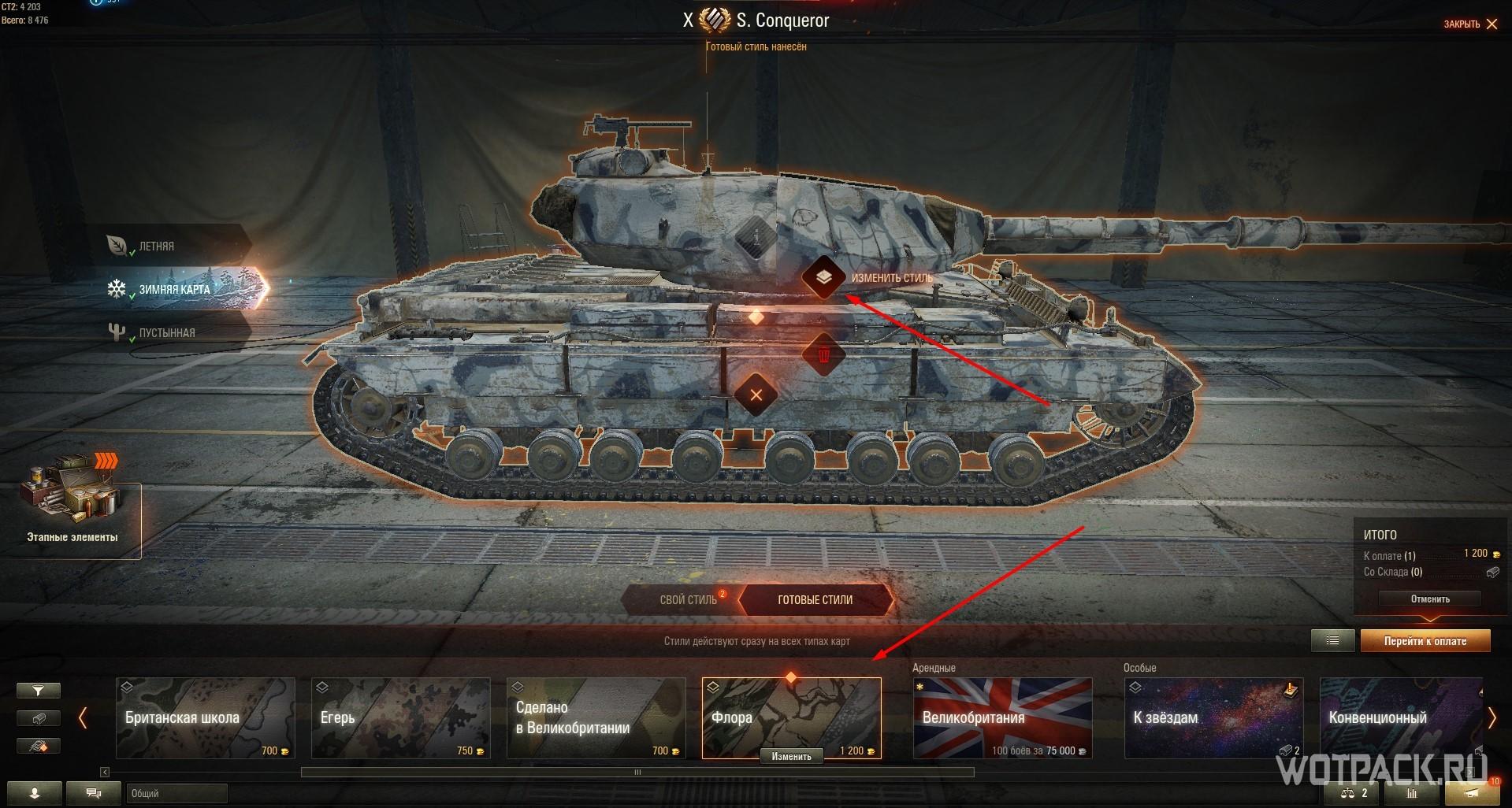Select the Great Britain rental flag style
Screen dimensions: 1512x808
1002,717
